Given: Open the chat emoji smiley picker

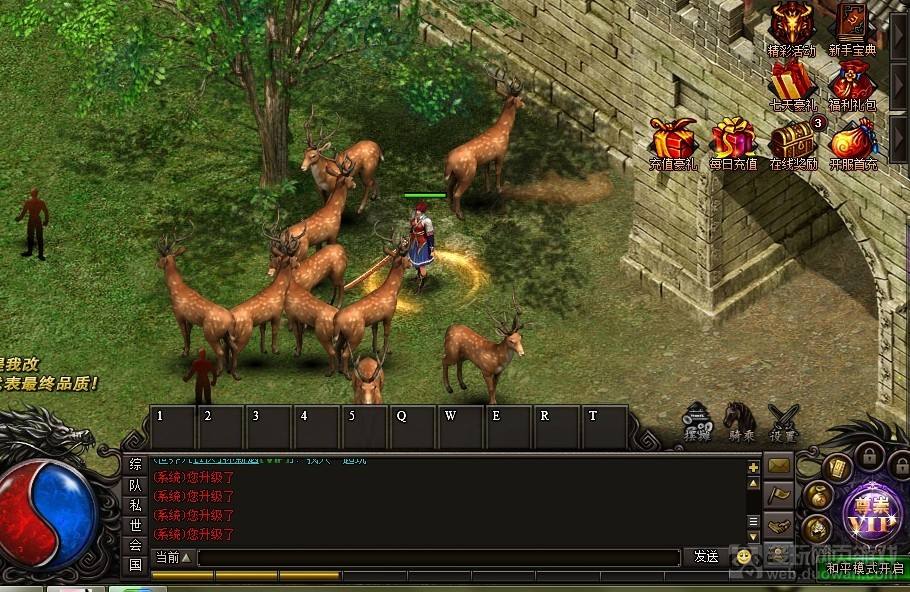Looking at the screenshot, I should coord(743,557).
